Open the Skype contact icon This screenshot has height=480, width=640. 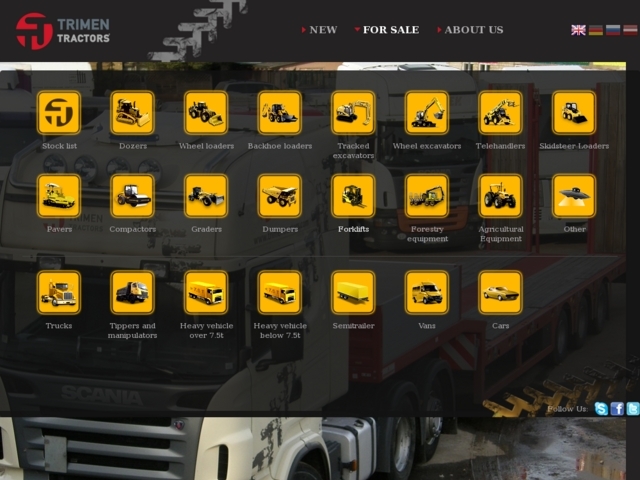coord(601,409)
